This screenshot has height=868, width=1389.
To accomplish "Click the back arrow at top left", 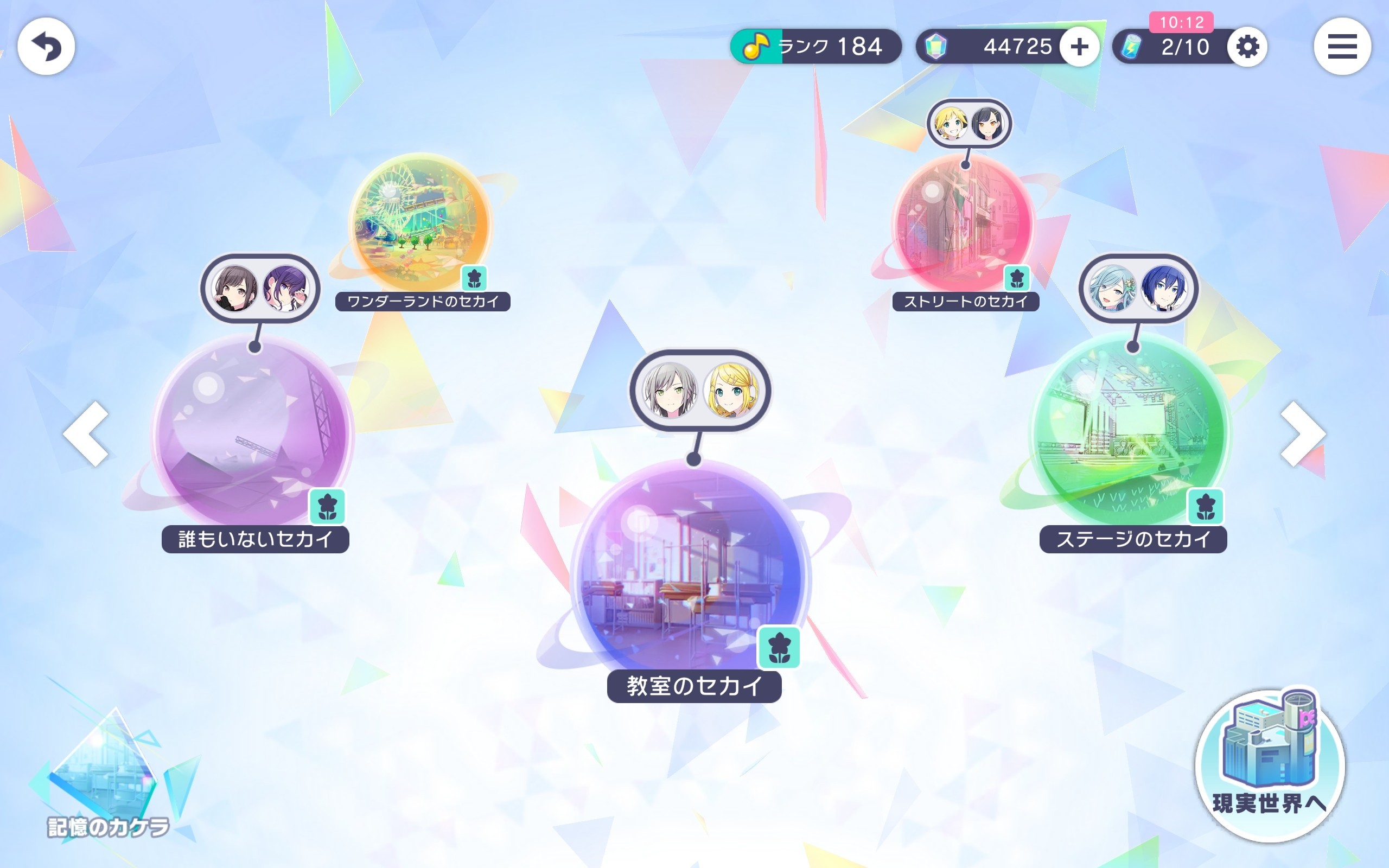I will pyautogui.click(x=48, y=47).
